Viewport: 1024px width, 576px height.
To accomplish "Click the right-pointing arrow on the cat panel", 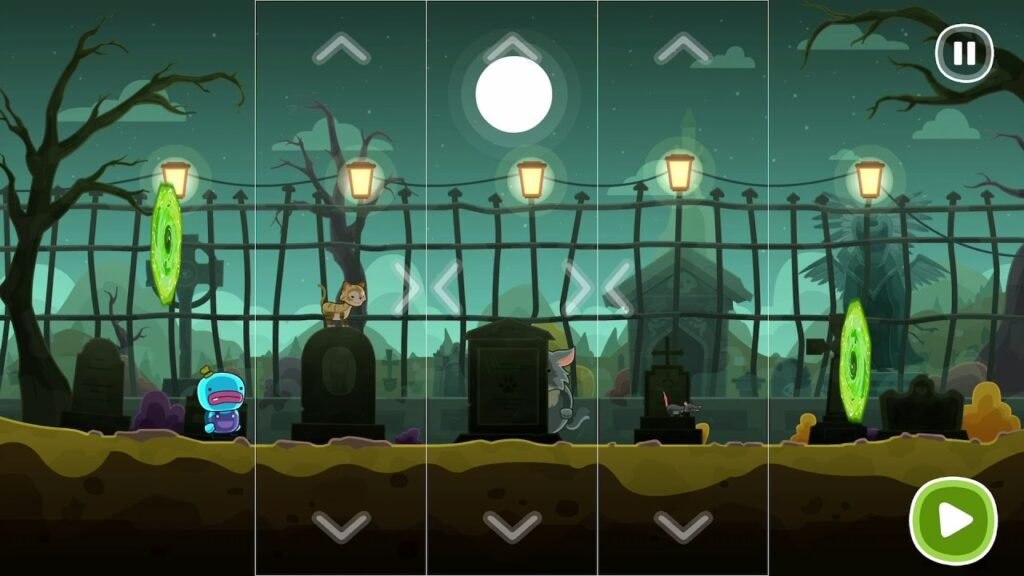I will tap(406, 288).
